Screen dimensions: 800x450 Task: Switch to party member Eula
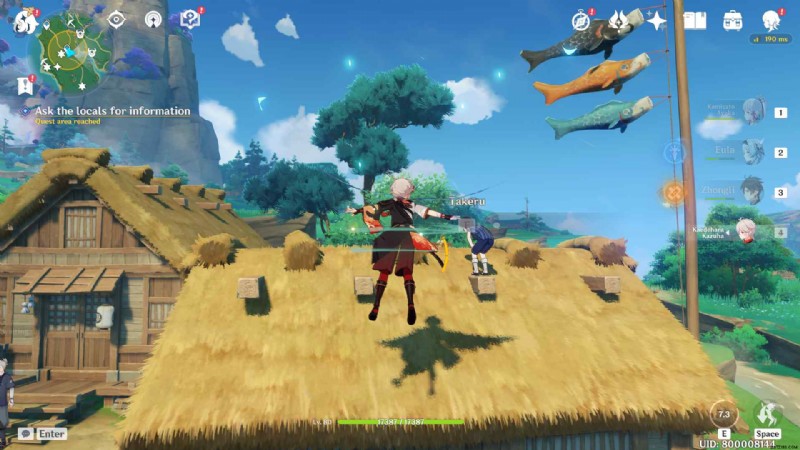(751, 151)
